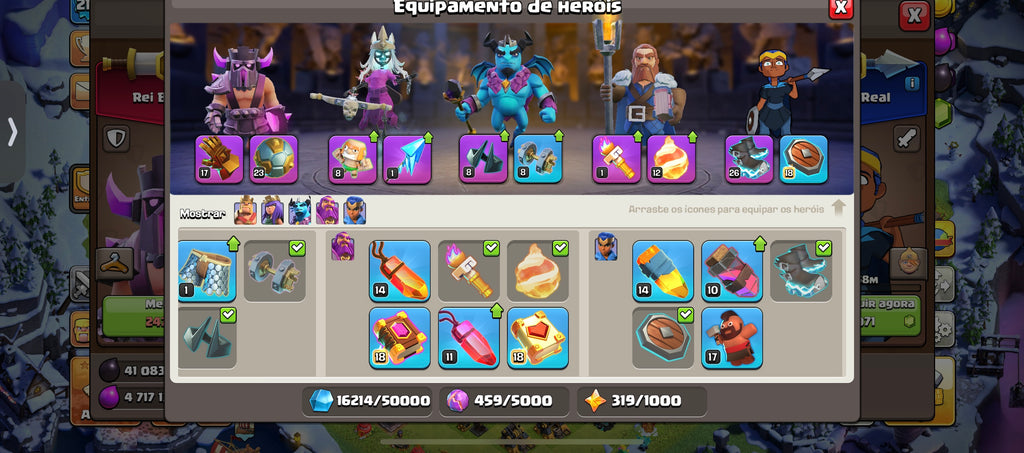Select the chainmail equipment level 1
Screen dimensions: 1024x453
tap(207, 271)
